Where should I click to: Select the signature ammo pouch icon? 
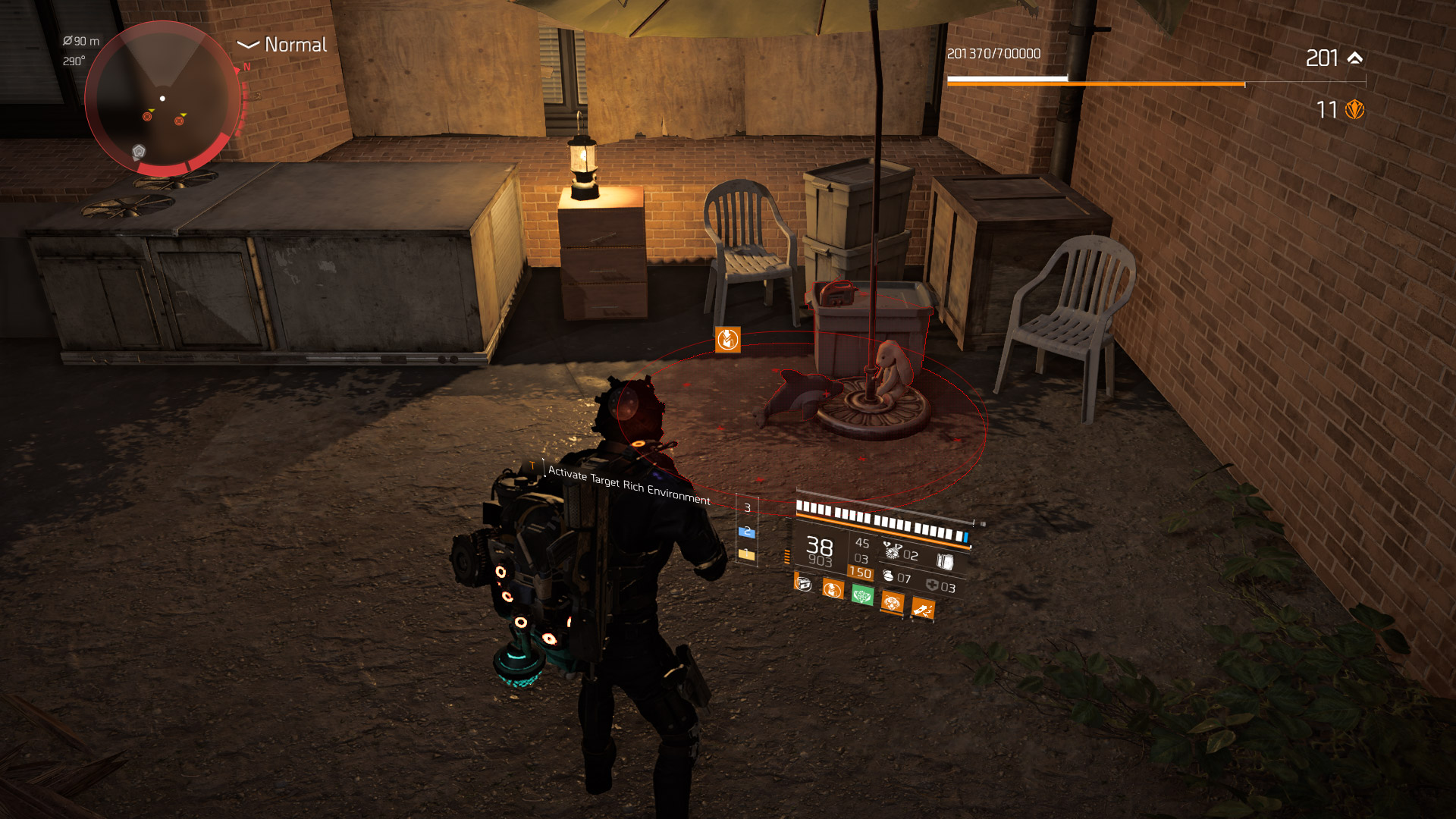click(x=892, y=551)
